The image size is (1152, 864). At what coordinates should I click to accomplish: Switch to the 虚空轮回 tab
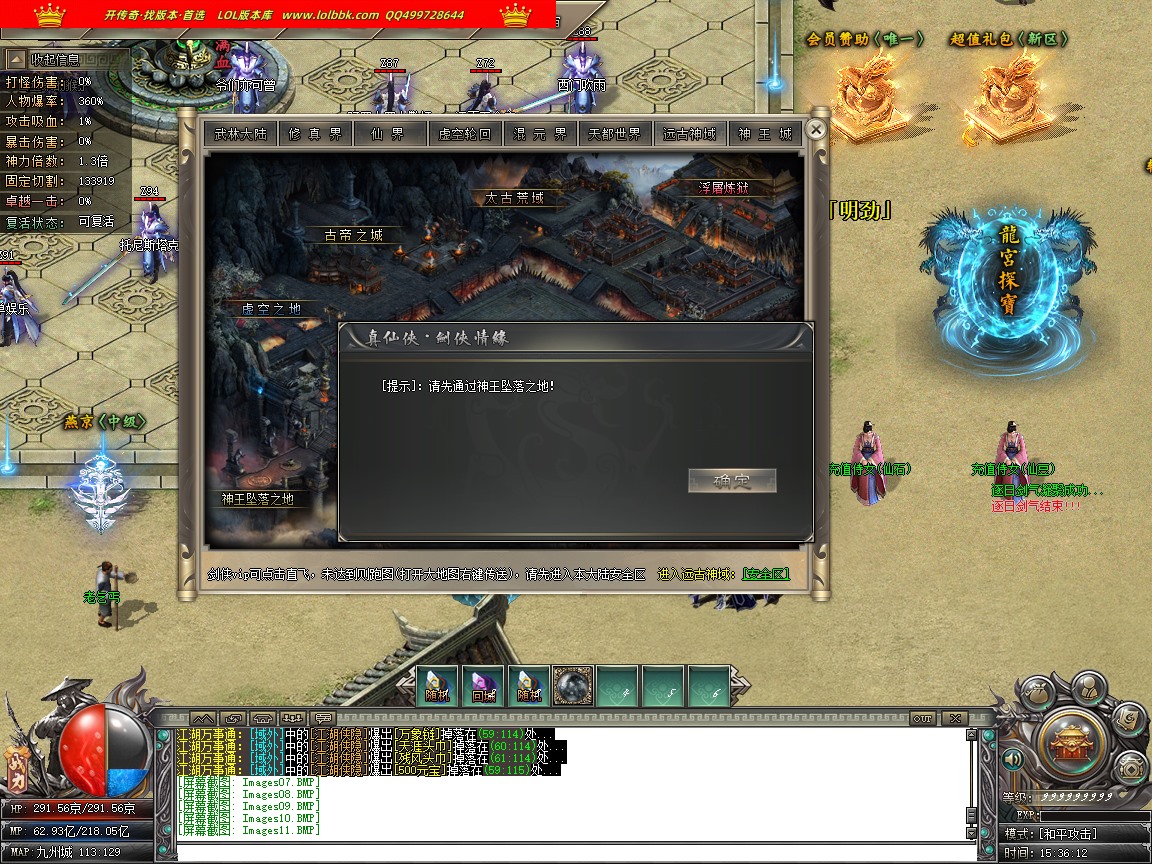point(465,134)
